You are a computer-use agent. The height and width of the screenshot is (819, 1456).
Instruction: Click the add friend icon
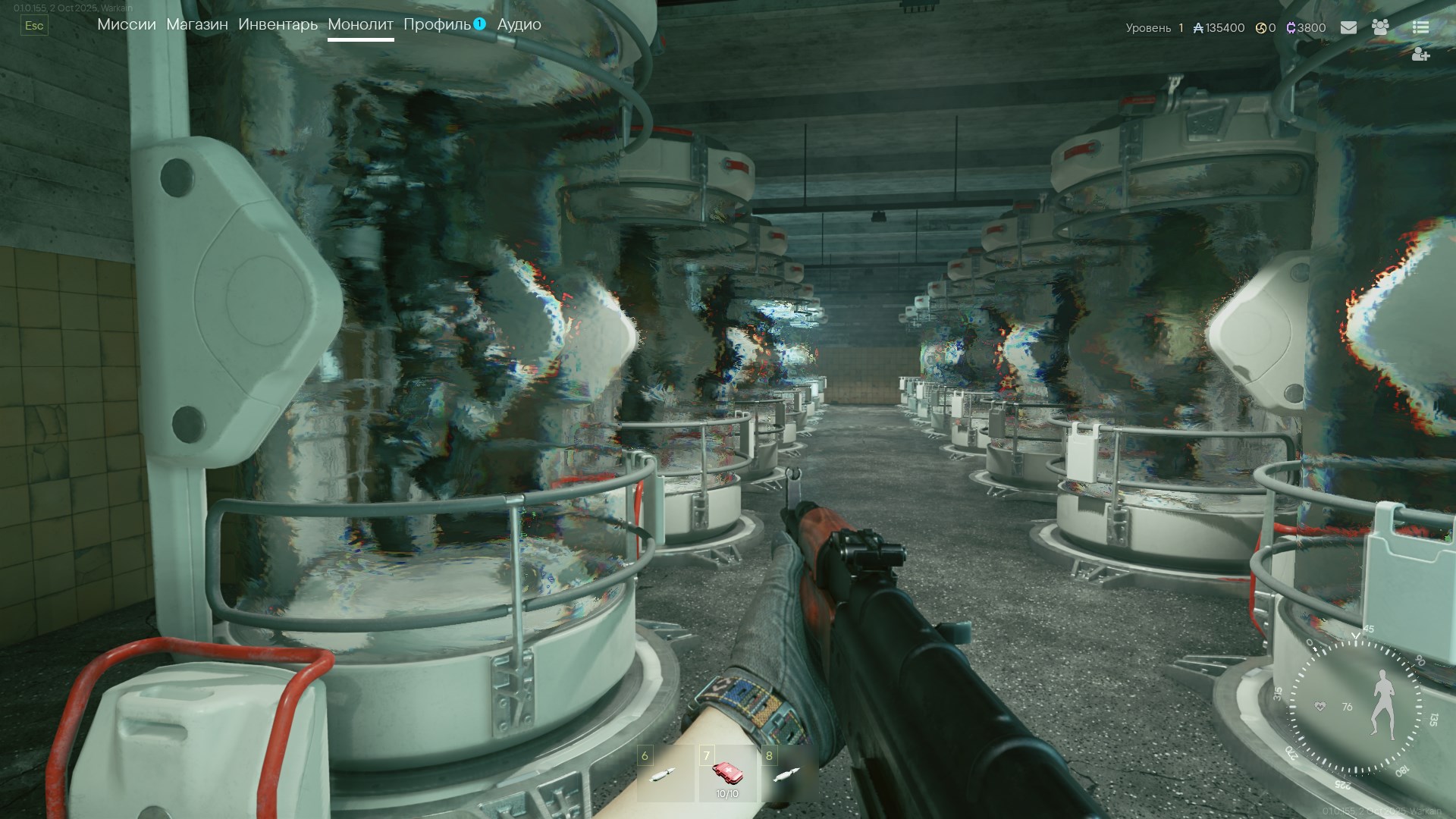click(x=1420, y=55)
